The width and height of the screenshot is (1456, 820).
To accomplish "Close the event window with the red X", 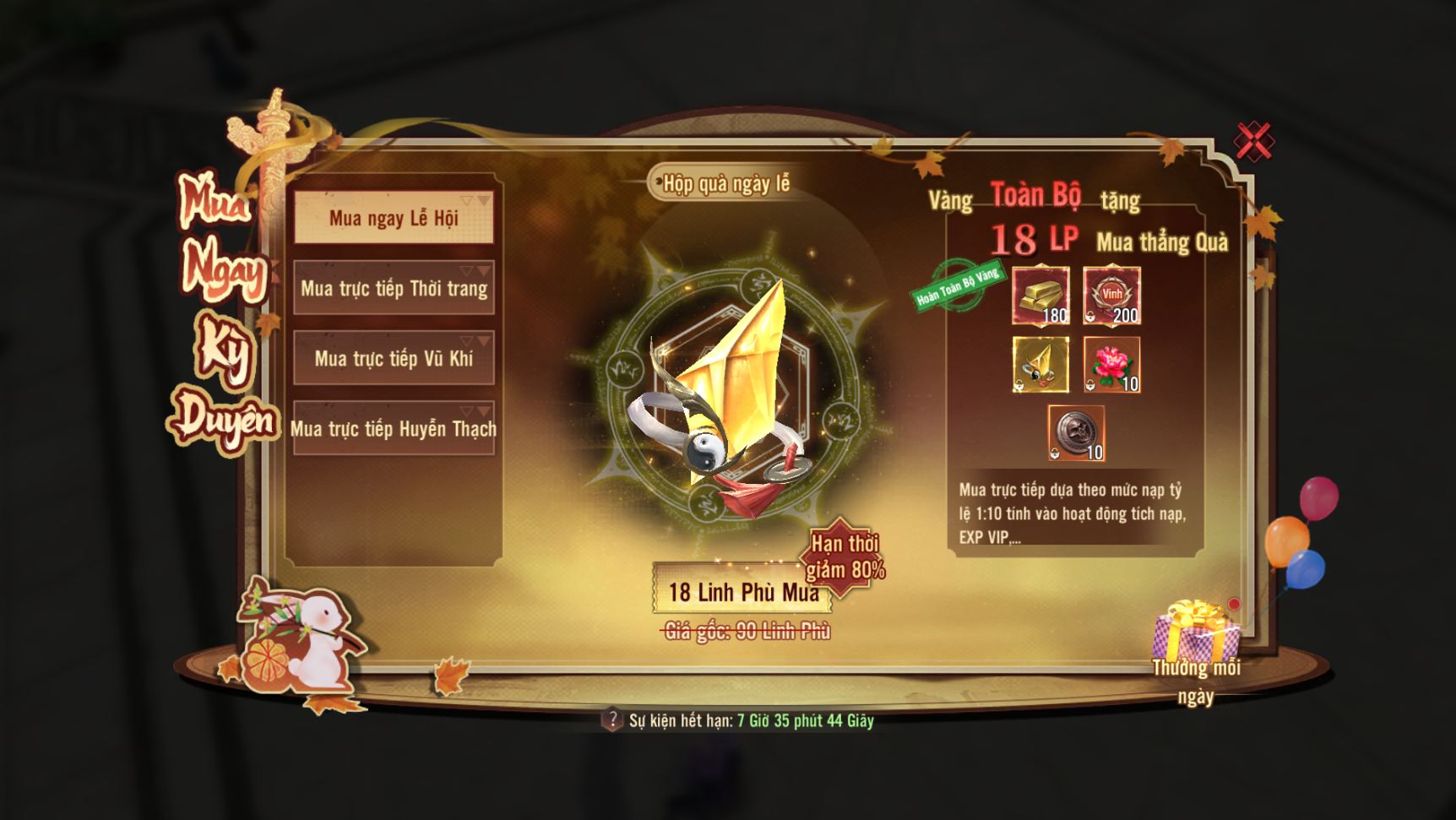I will 1253,141.
